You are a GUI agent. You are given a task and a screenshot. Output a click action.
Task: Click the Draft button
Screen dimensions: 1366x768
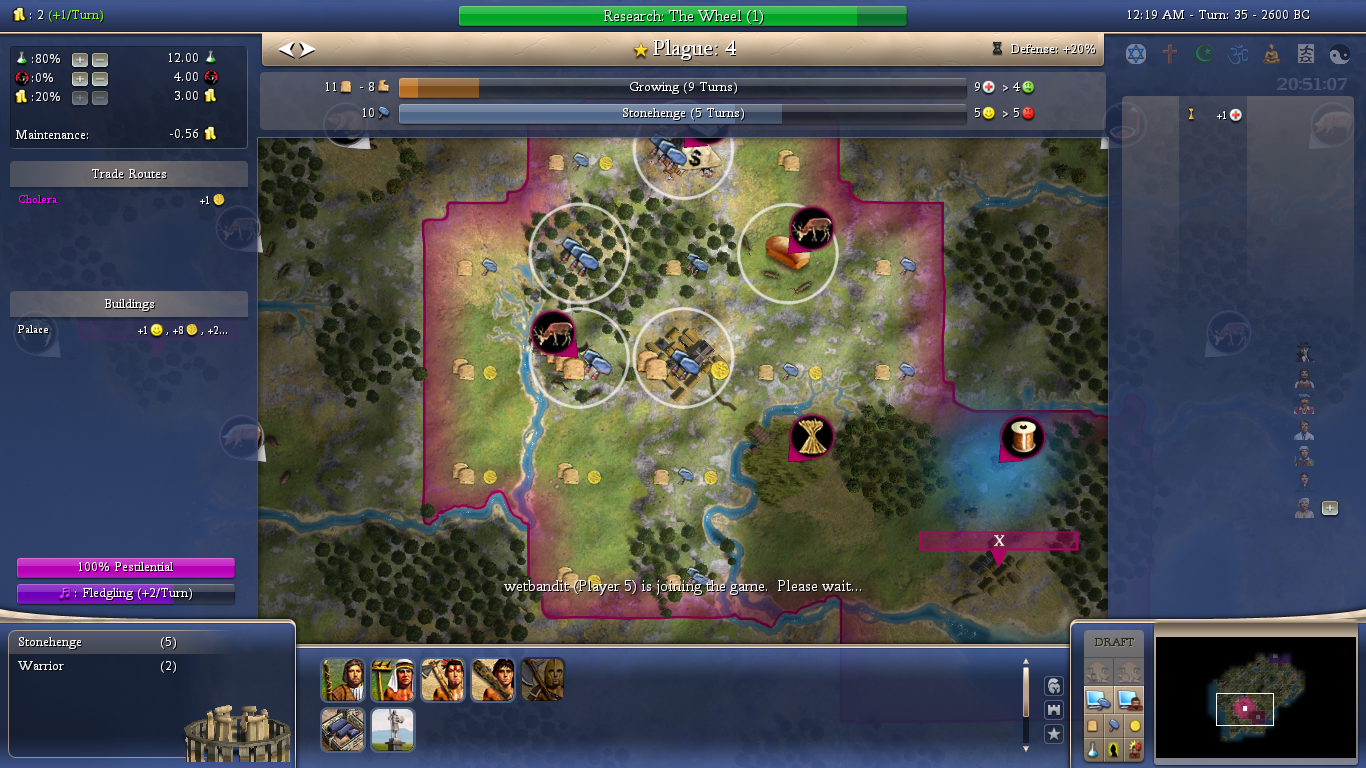[x=1114, y=642]
